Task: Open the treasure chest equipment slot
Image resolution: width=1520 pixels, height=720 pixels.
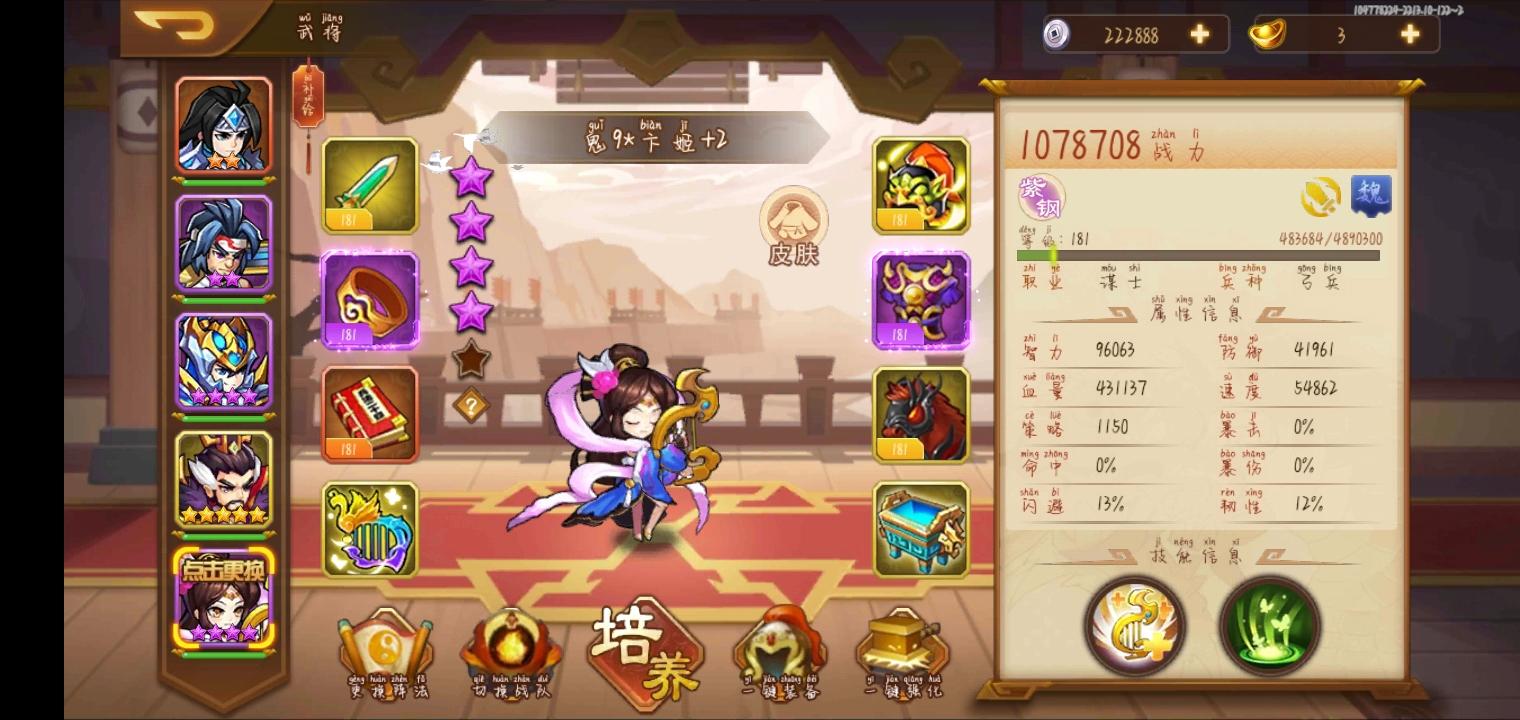Action: (919, 528)
